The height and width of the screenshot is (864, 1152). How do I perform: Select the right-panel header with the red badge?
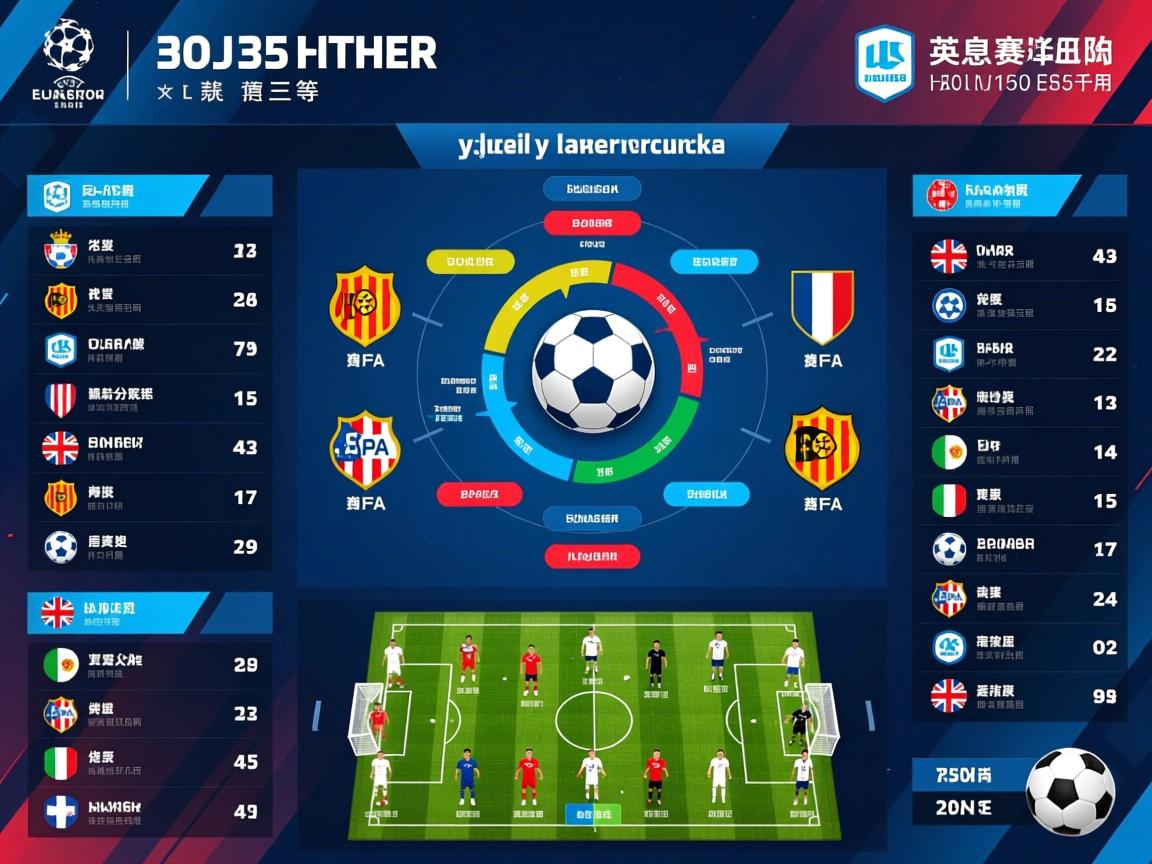1020,195
